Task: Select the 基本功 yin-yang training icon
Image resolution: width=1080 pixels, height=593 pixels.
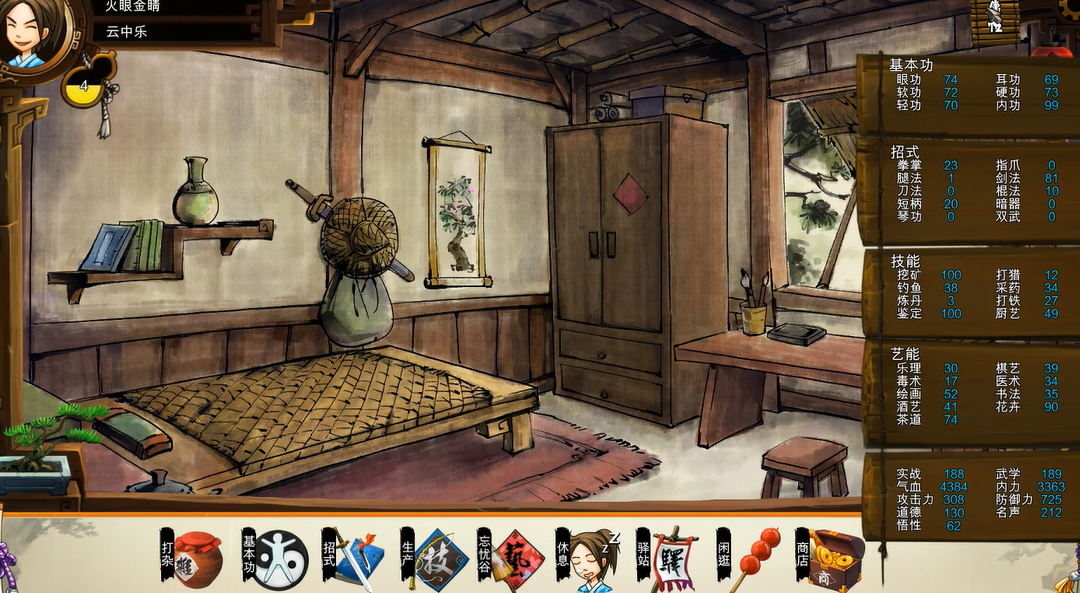Action: (x=279, y=559)
